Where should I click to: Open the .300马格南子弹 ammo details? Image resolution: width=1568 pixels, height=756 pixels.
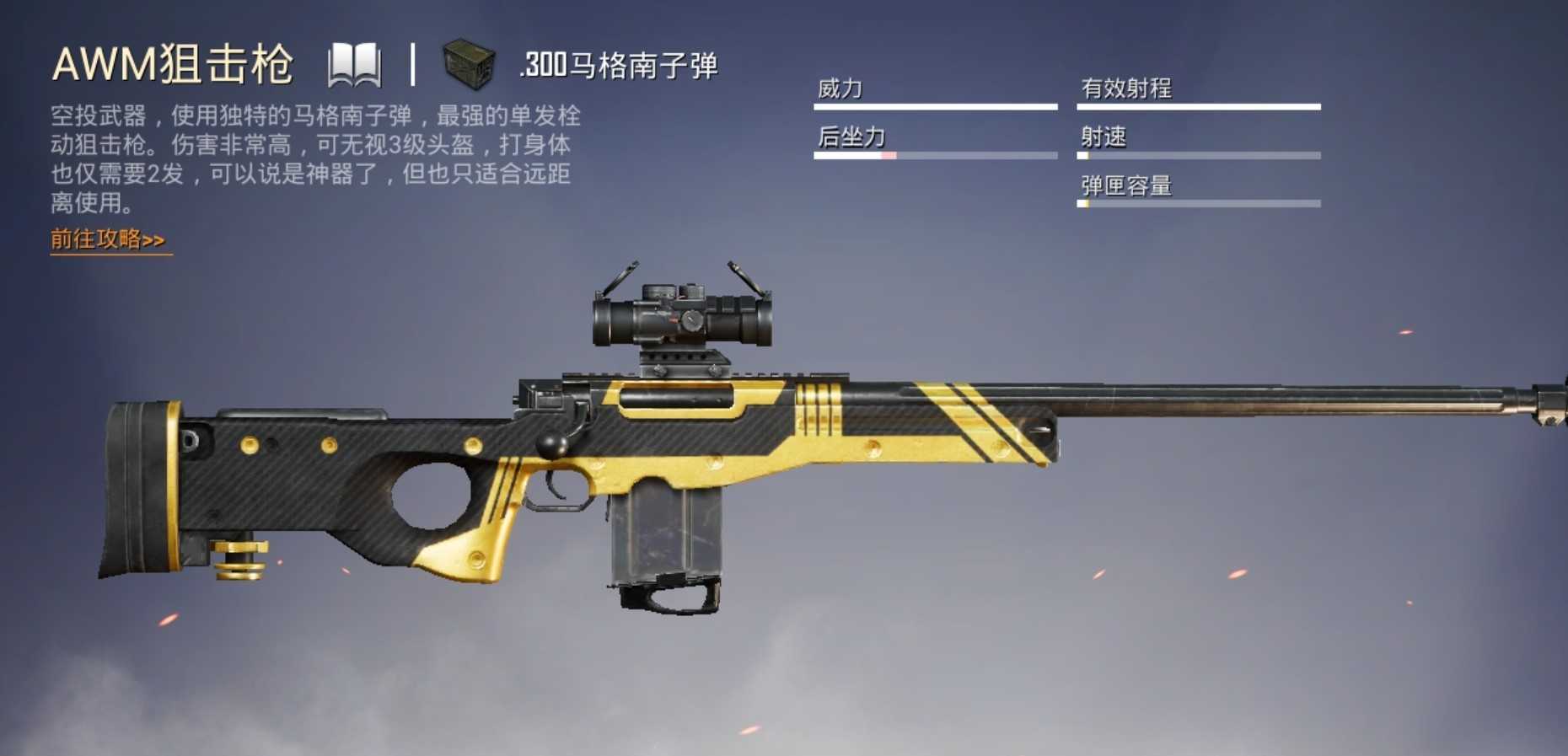620,62
